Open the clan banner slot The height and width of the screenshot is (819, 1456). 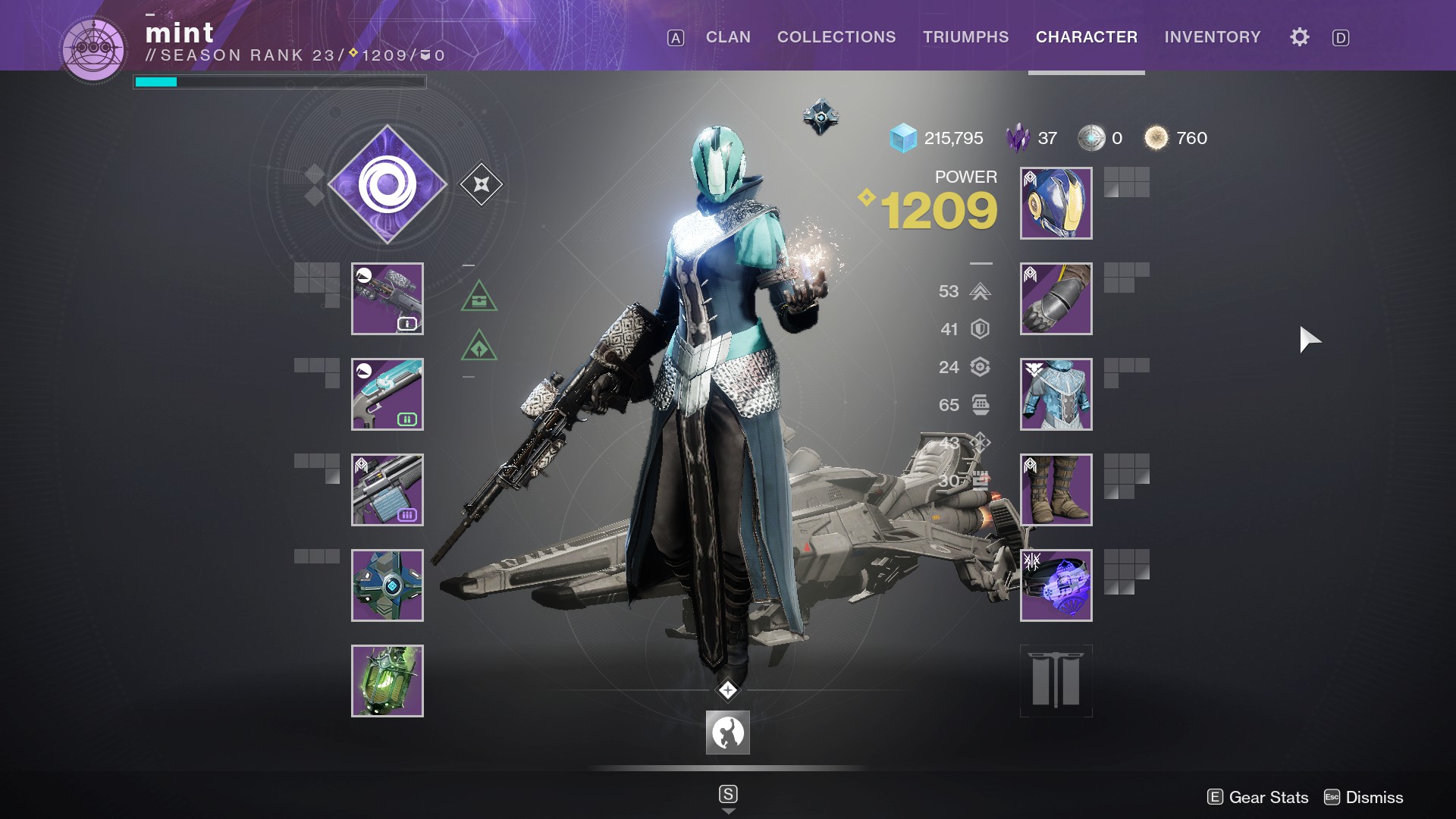pyautogui.click(x=1056, y=681)
